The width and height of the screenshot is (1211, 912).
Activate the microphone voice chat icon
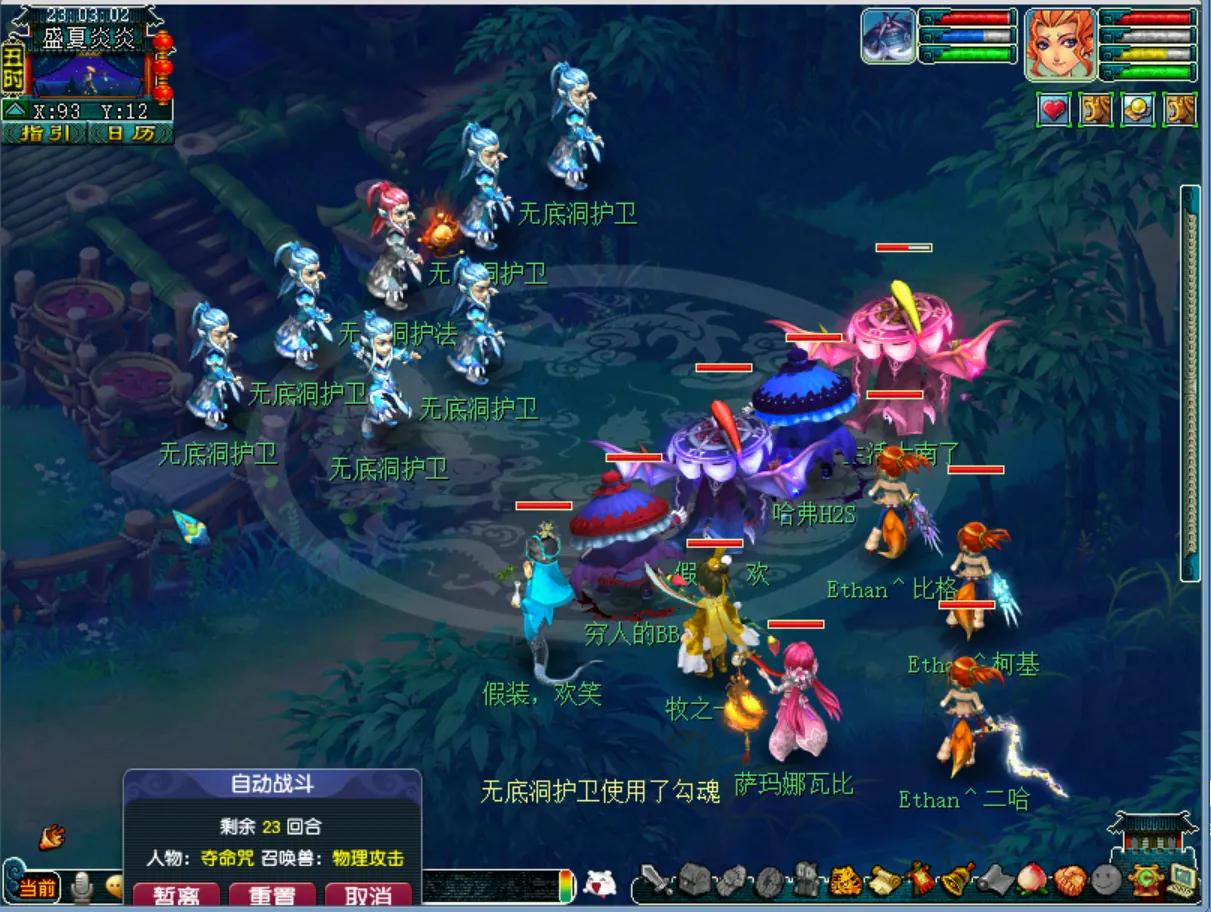82,886
